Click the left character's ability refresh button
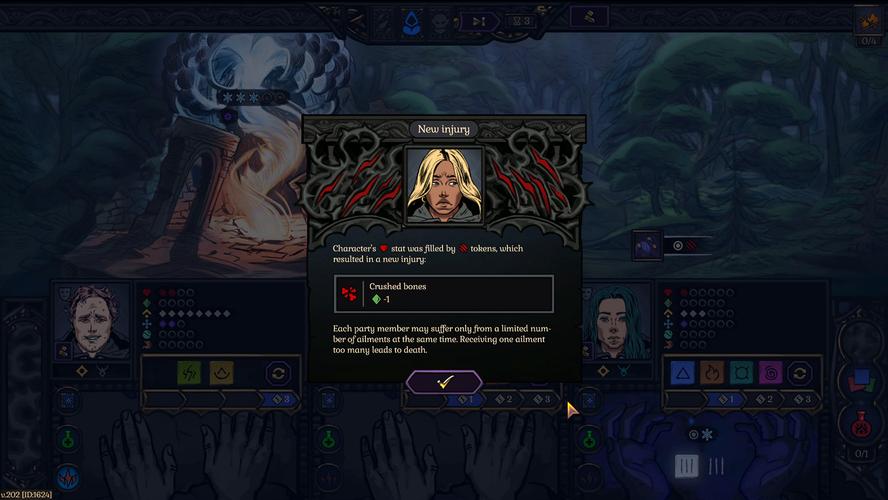 tap(278, 373)
